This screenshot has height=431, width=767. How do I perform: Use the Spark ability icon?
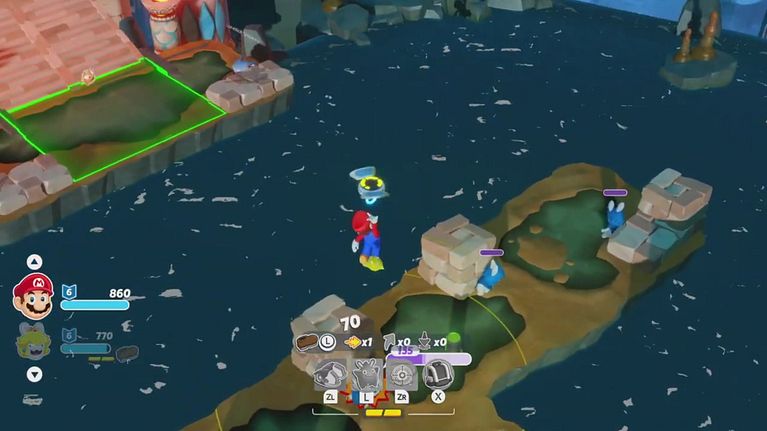point(367,376)
